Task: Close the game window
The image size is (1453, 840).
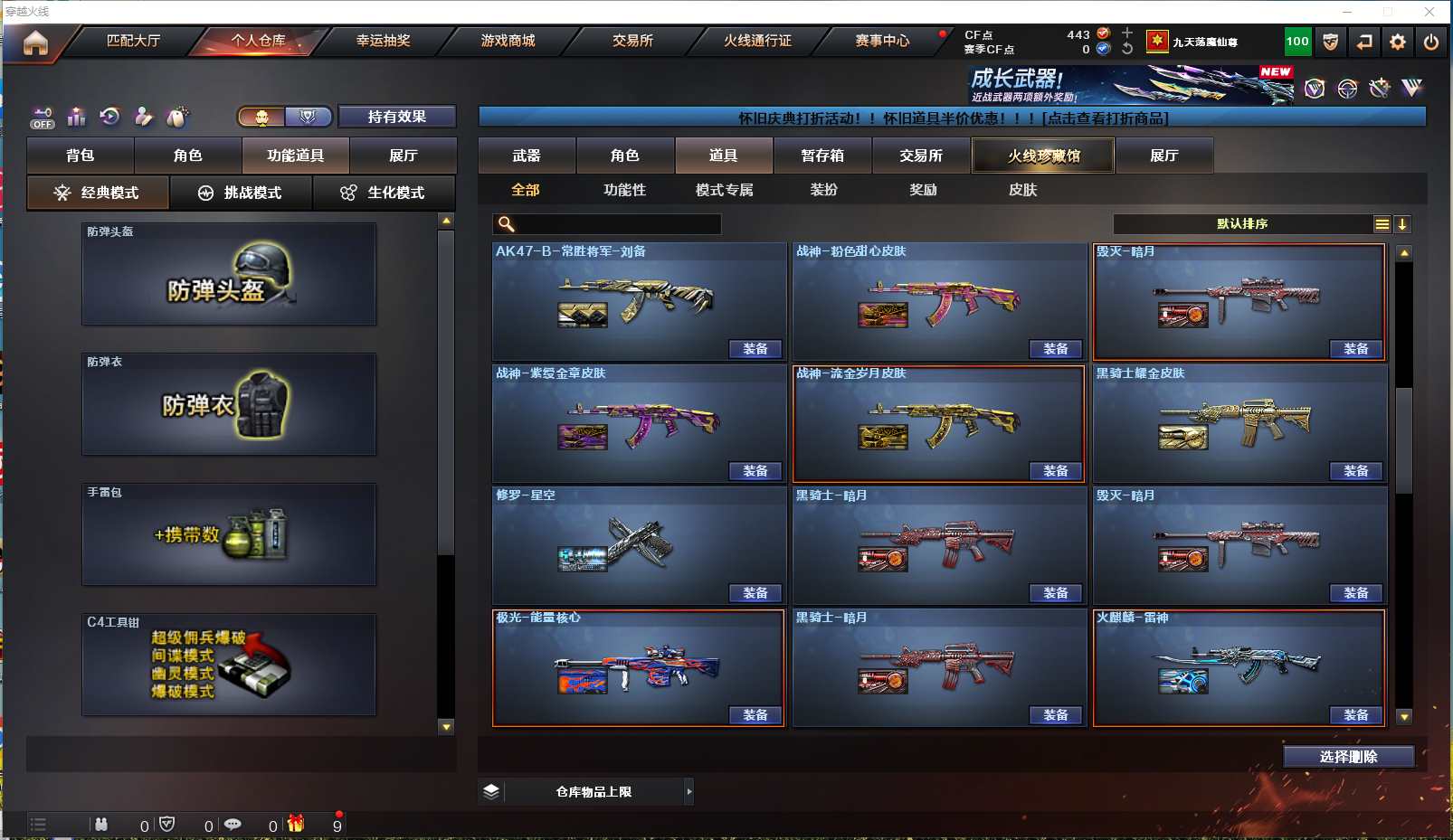Action: [x=1429, y=12]
